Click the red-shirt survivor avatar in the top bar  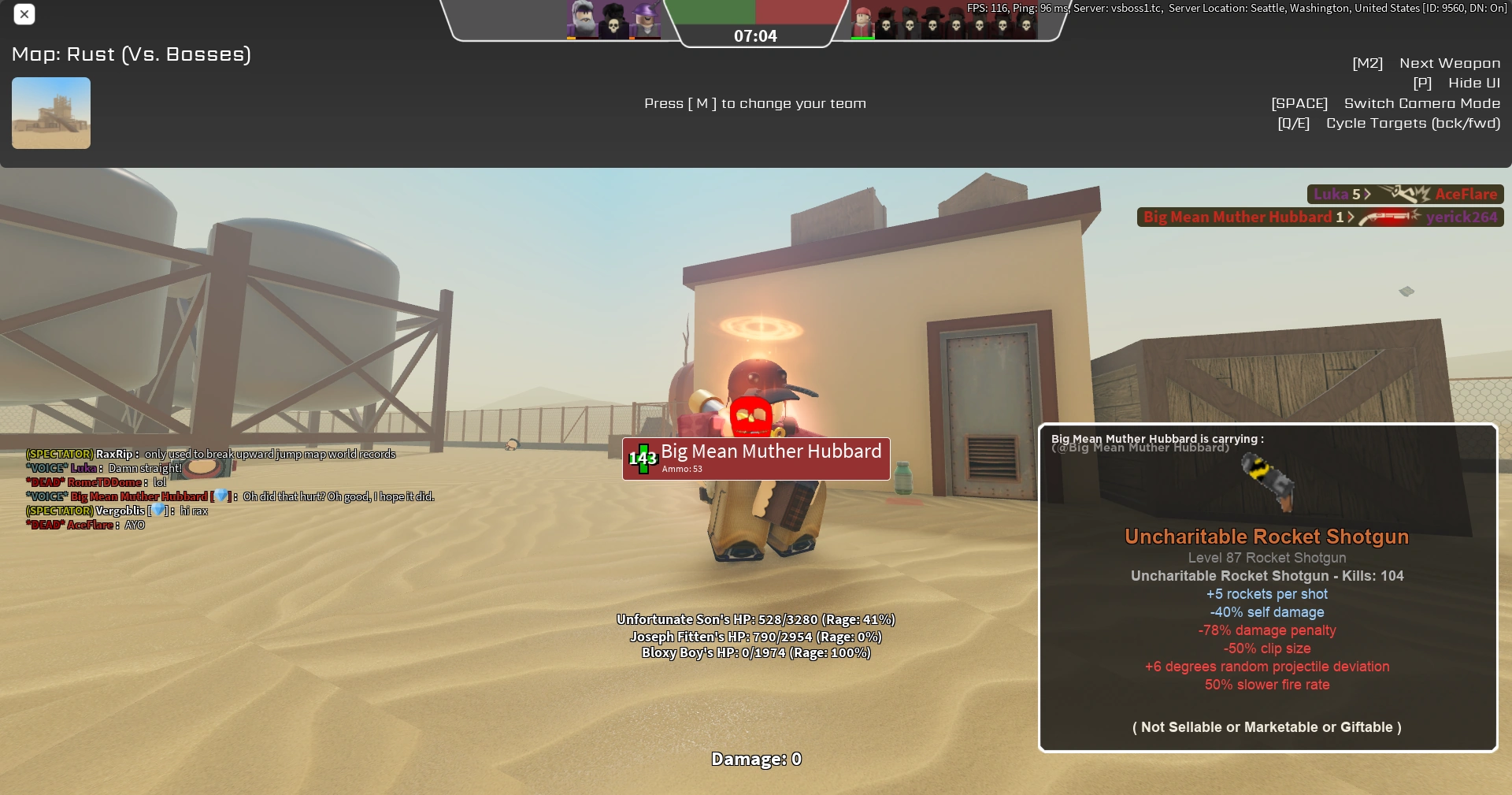coord(862,20)
